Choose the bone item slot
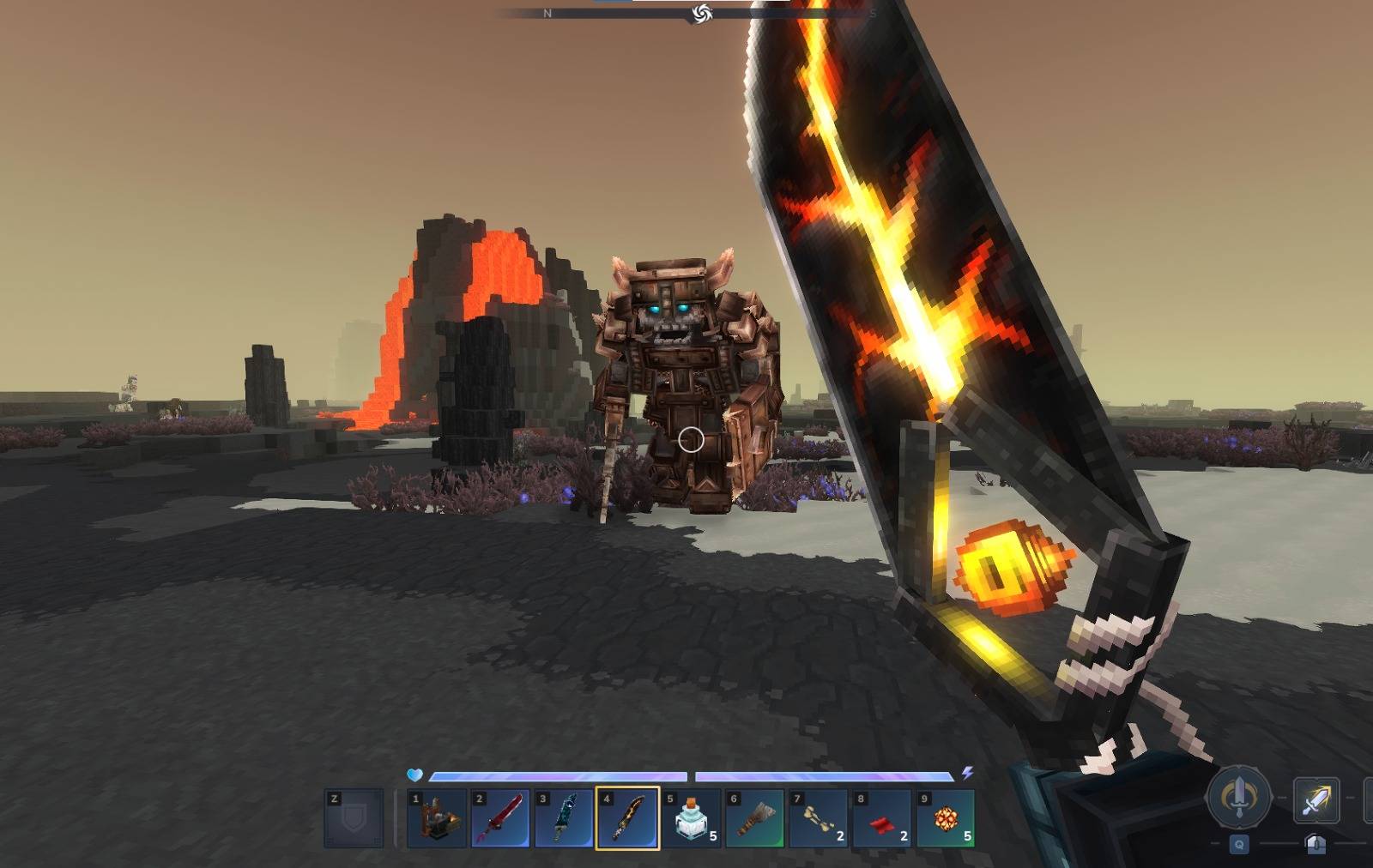 tap(818, 818)
